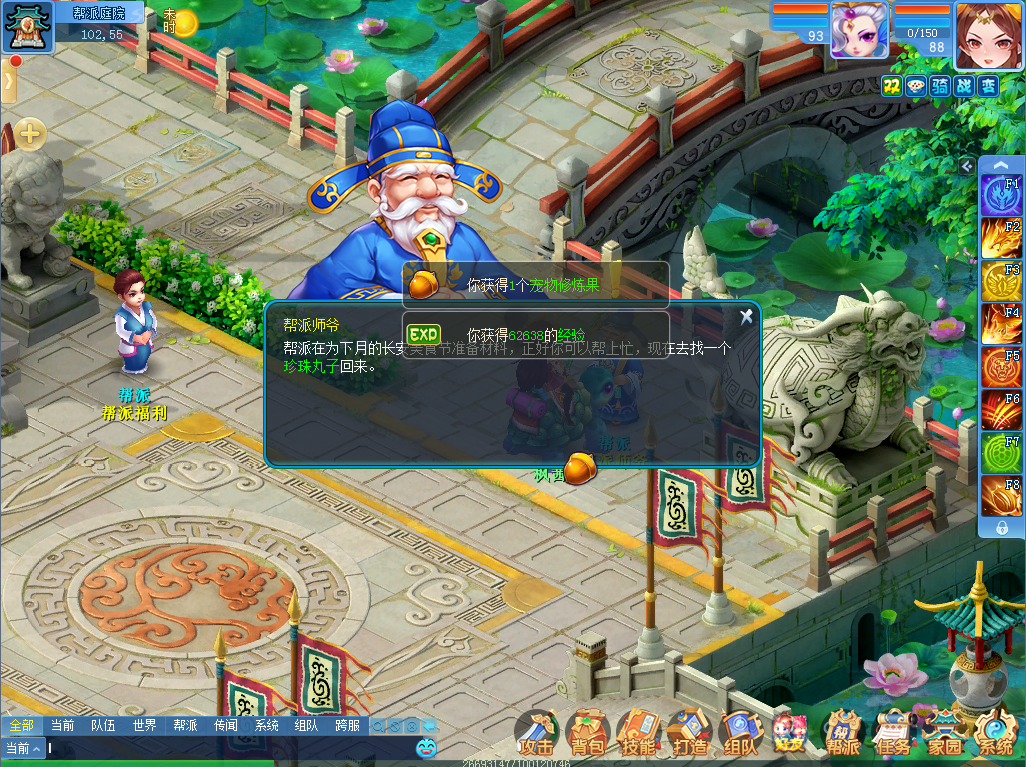This screenshot has height=767, width=1026.
Task: Open the 系统 system menu
Action: tap(996, 735)
